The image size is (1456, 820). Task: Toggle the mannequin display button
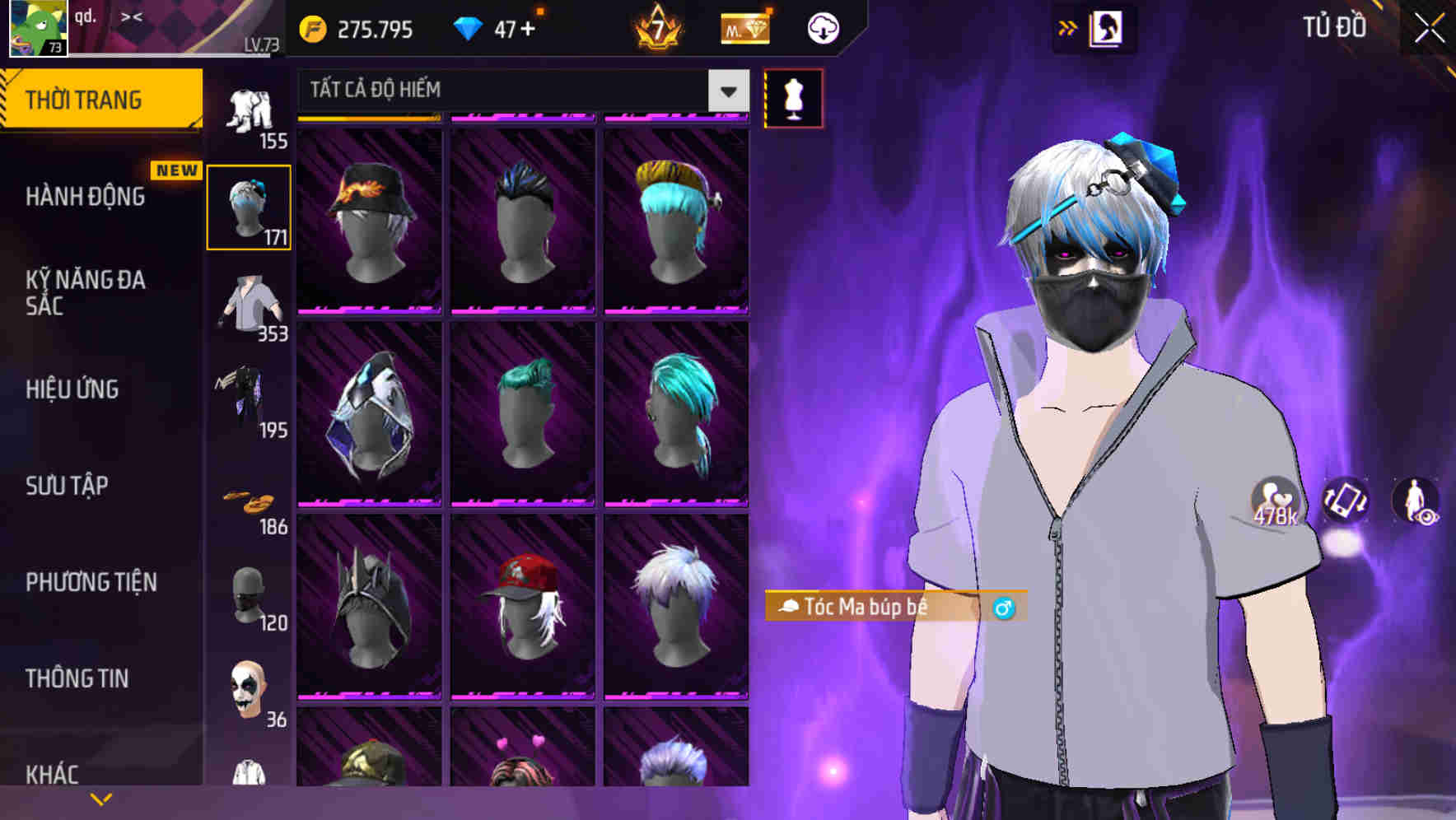pyautogui.click(x=793, y=97)
